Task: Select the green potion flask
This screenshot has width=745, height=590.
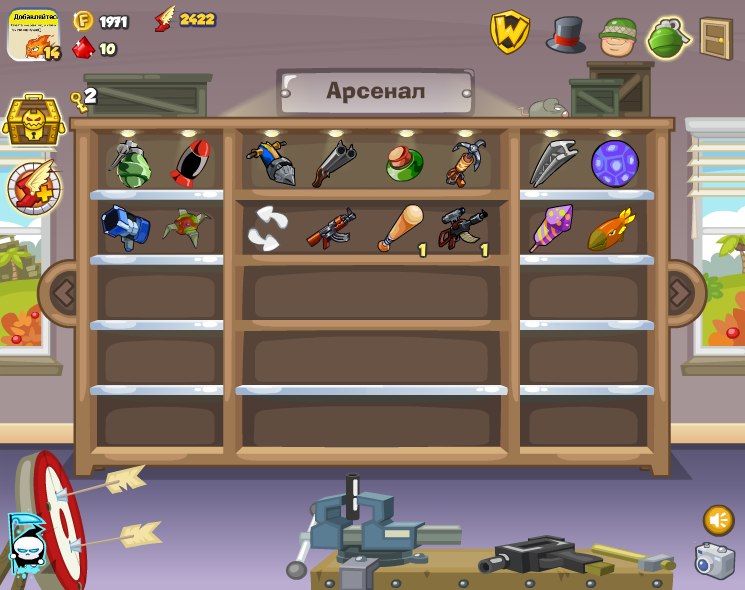Action: [404, 163]
